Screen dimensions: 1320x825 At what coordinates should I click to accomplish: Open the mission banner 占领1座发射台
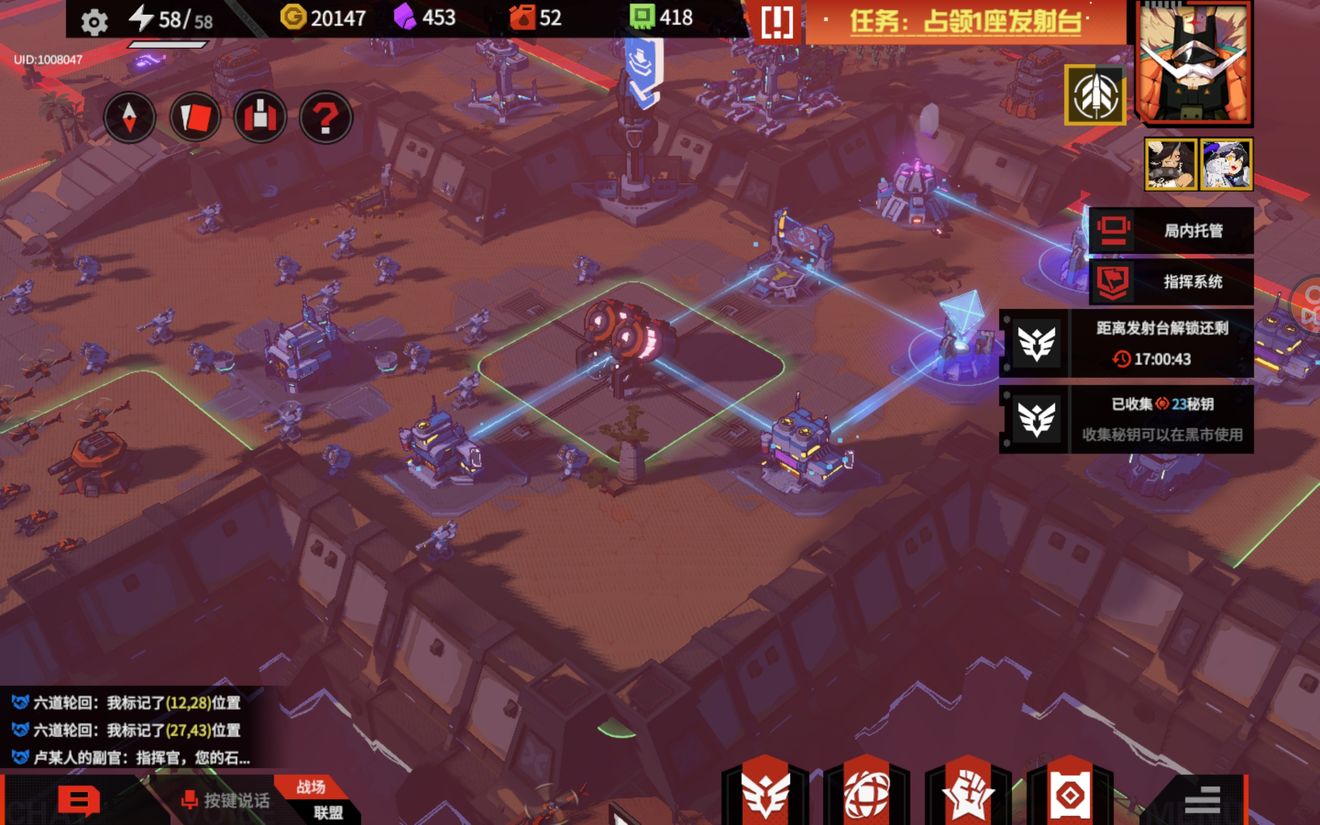[965, 22]
